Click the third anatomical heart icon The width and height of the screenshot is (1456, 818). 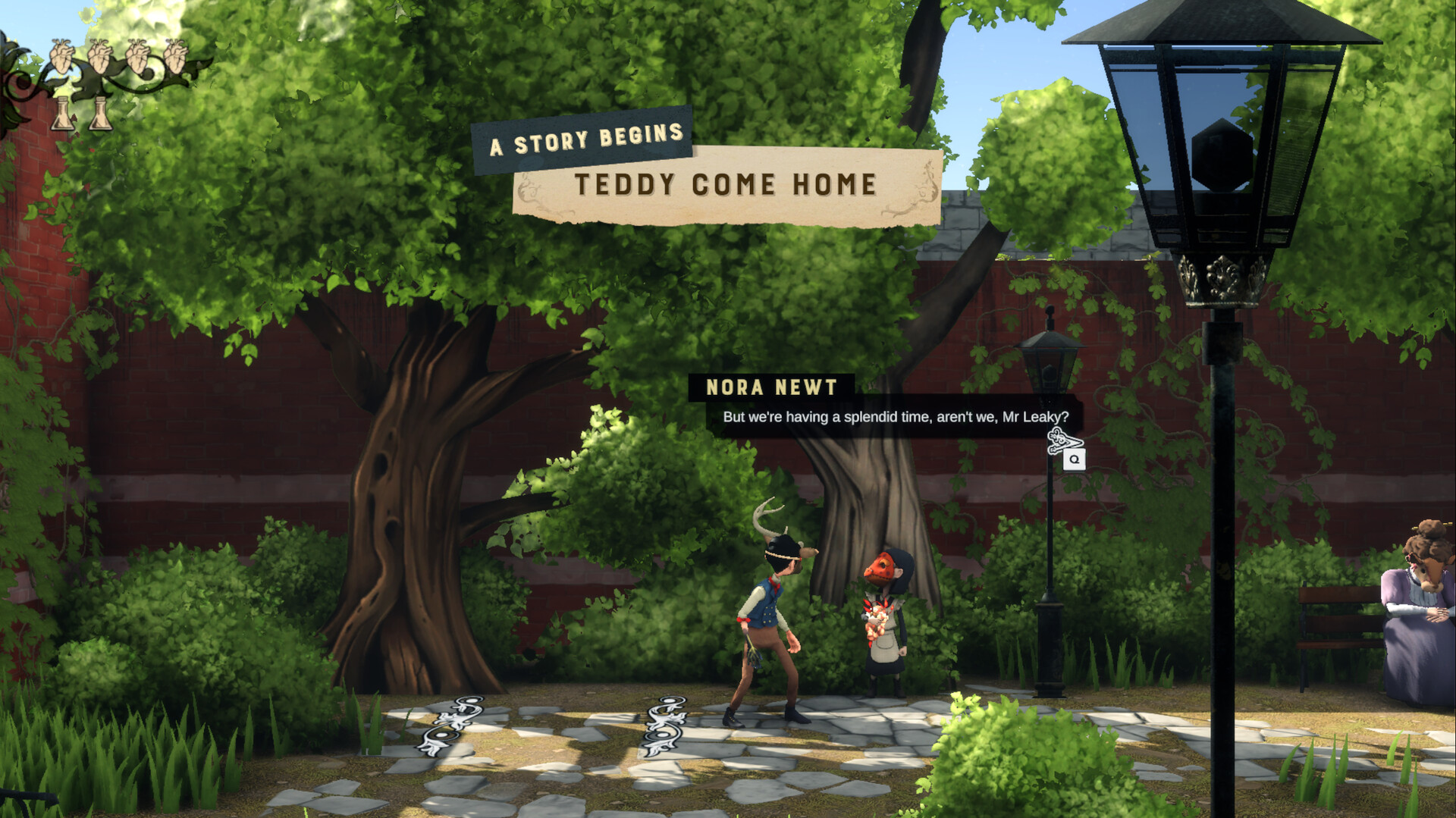tap(138, 55)
